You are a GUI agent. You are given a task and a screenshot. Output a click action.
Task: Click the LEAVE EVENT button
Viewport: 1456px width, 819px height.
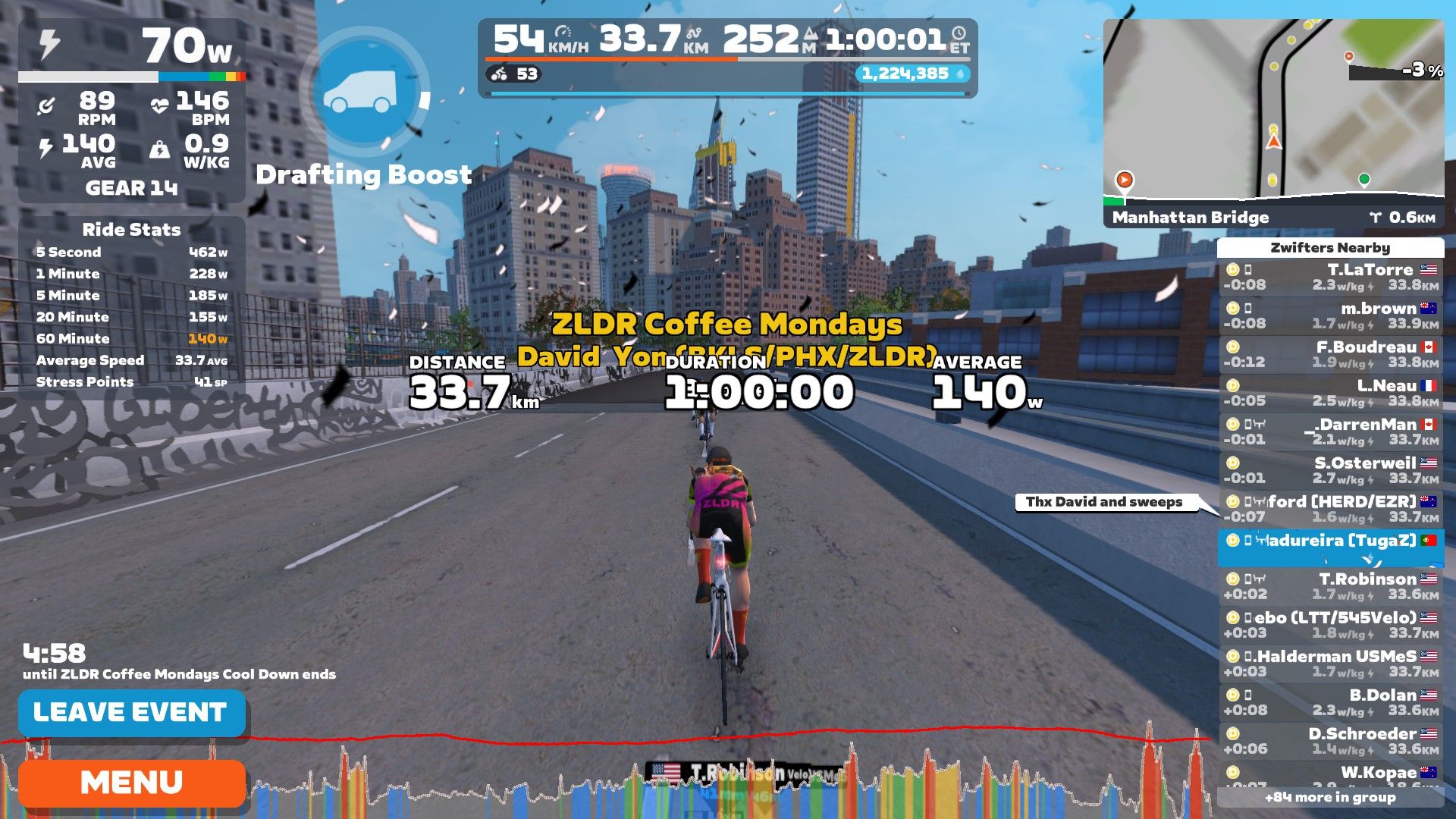[x=131, y=712]
